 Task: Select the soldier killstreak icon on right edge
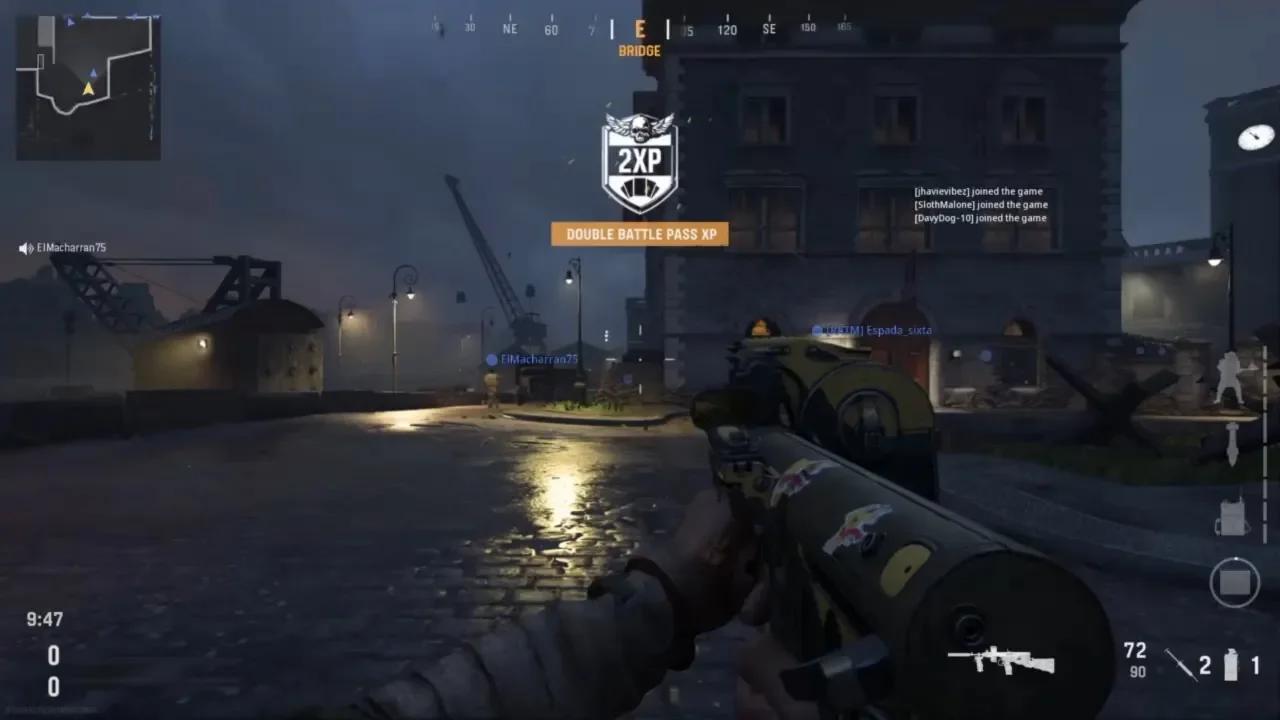pyautogui.click(x=1230, y=378)
